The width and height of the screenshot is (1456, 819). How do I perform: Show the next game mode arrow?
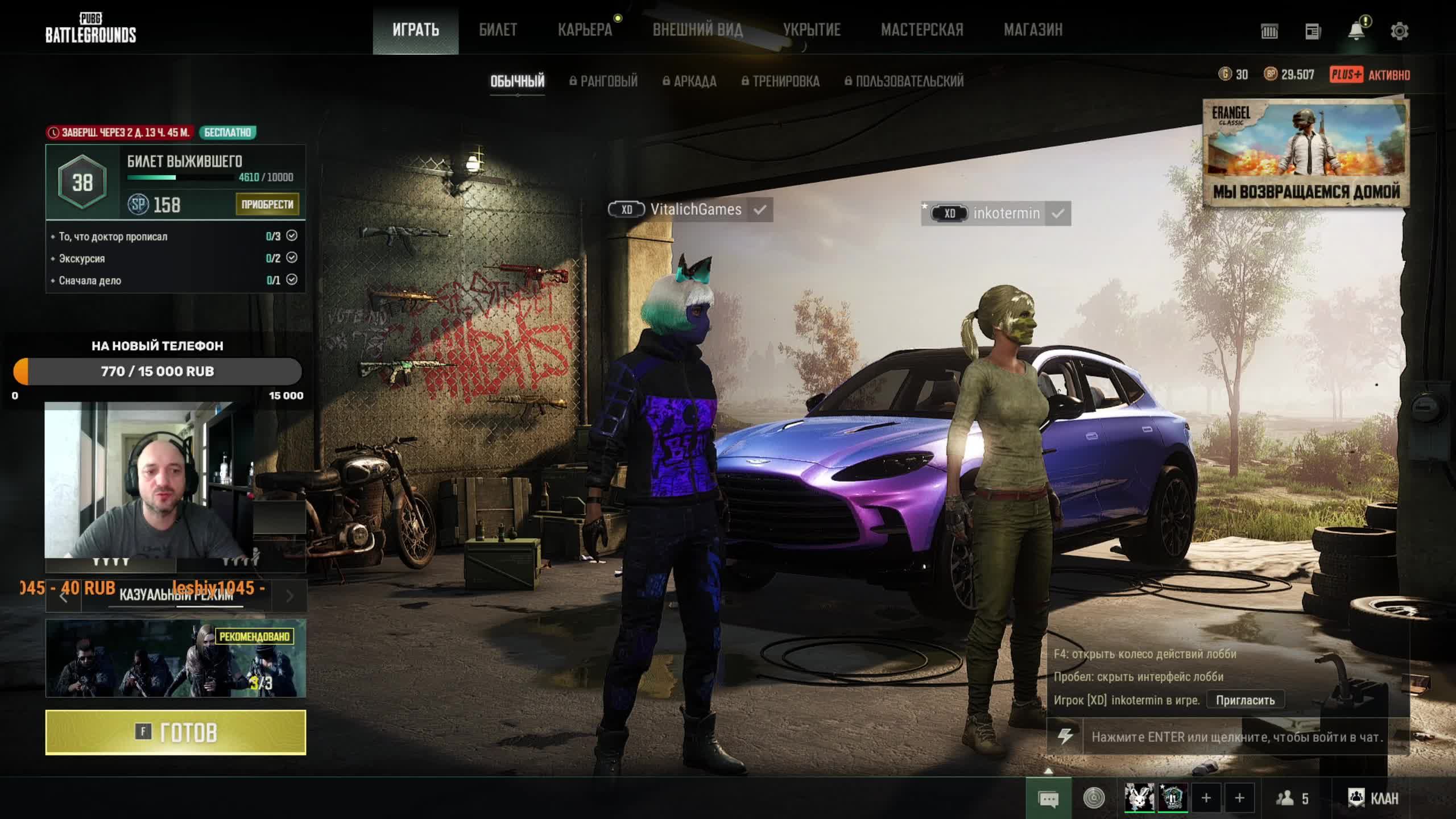coord(289,596)
